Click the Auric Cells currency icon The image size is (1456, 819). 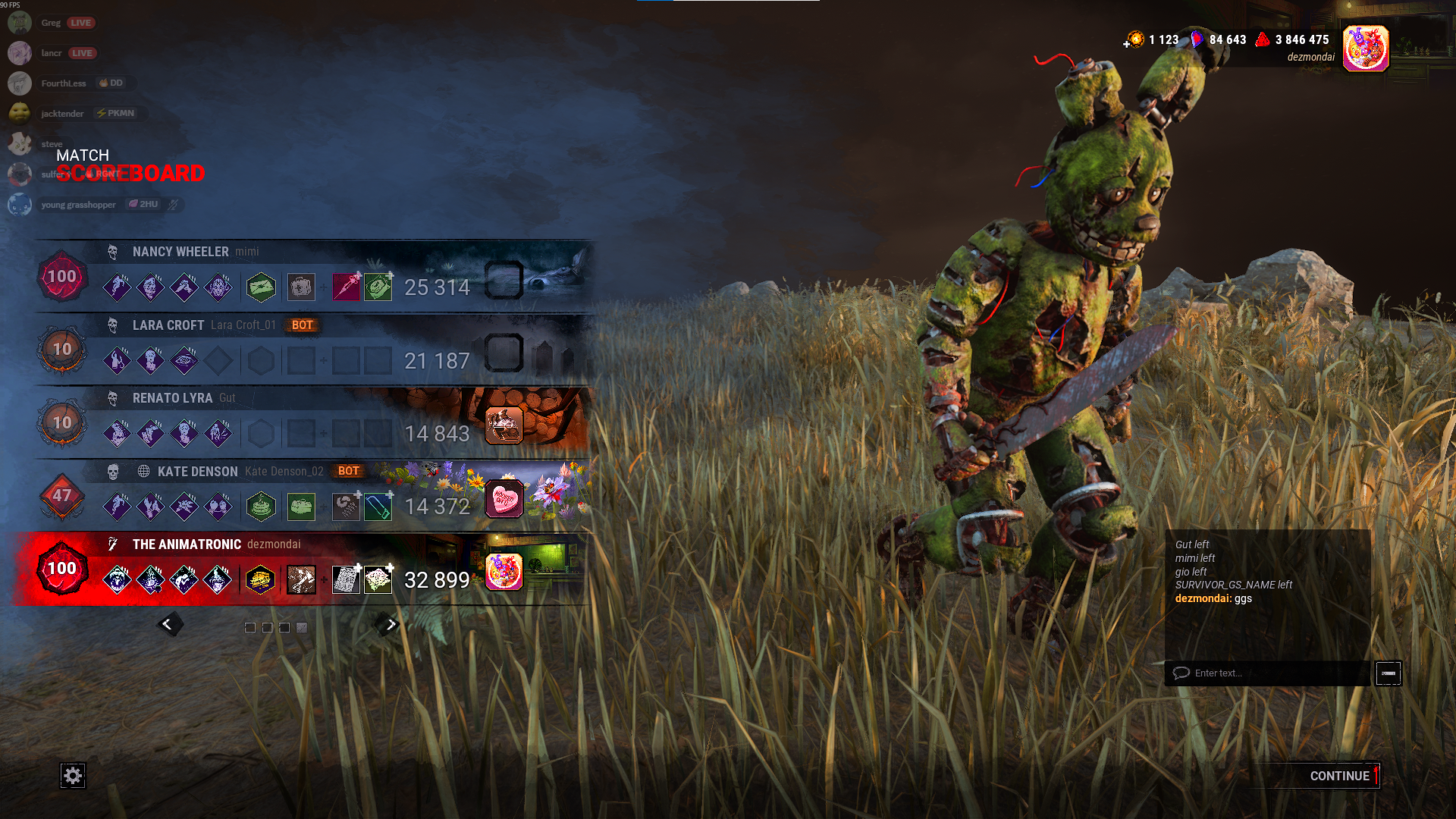point(1135,40)
